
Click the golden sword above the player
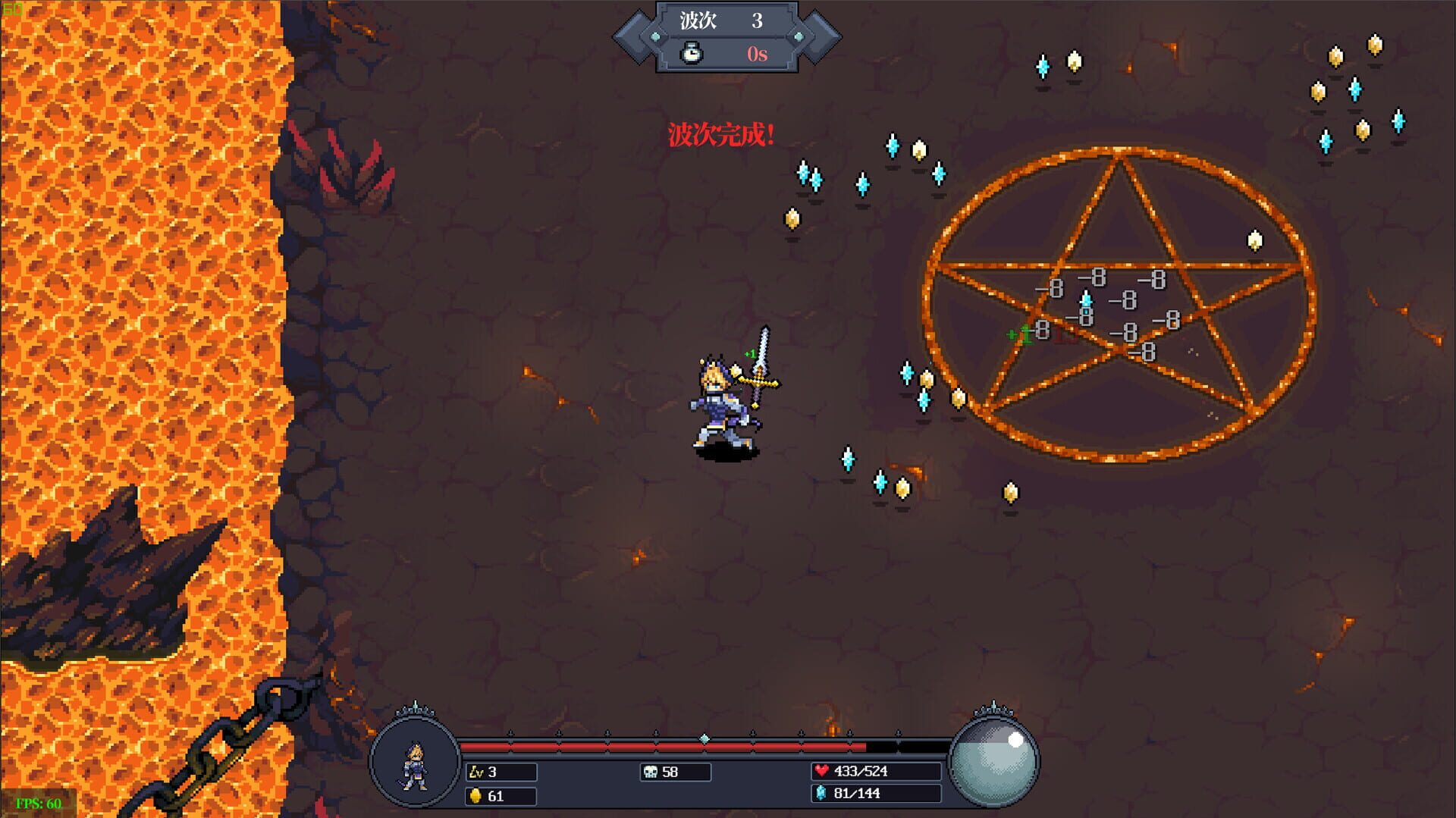(761, 364)
